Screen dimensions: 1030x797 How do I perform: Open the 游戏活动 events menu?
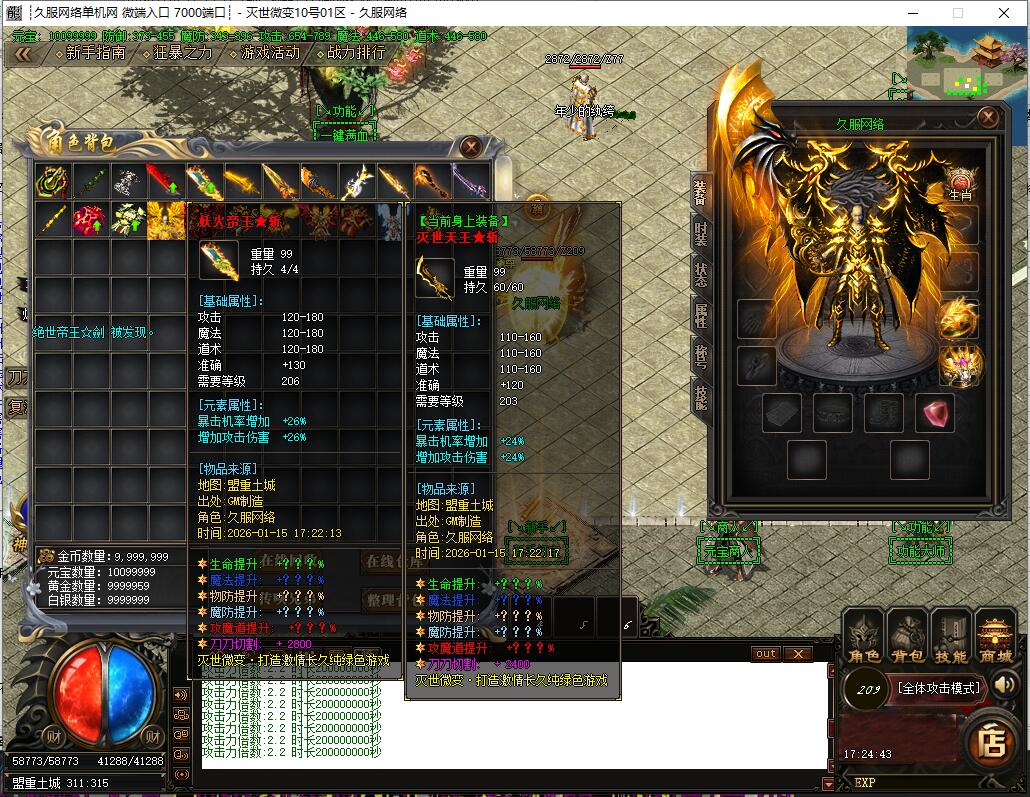point(269,53)
